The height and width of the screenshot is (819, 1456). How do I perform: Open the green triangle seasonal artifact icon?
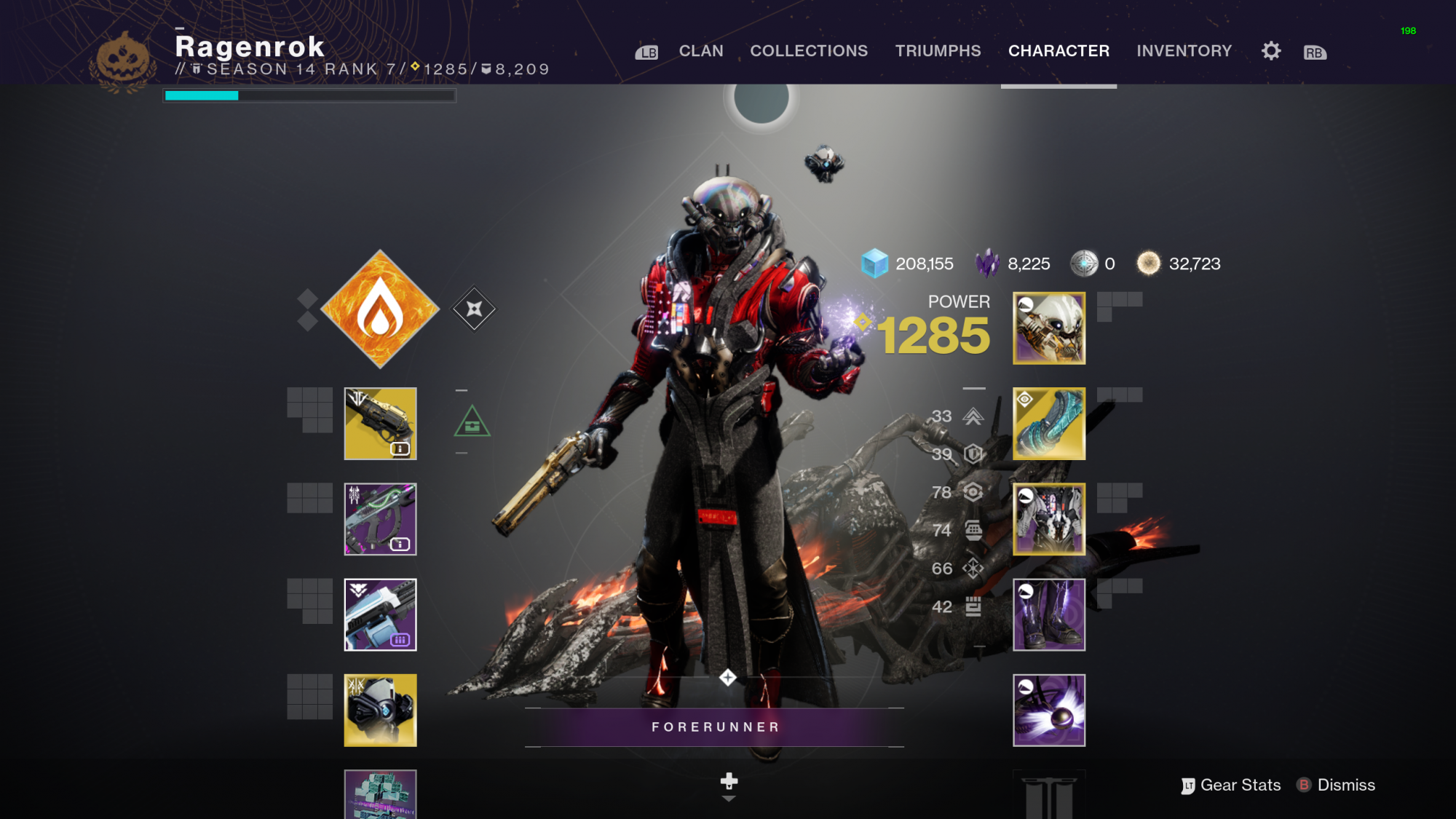coord(472,422)
